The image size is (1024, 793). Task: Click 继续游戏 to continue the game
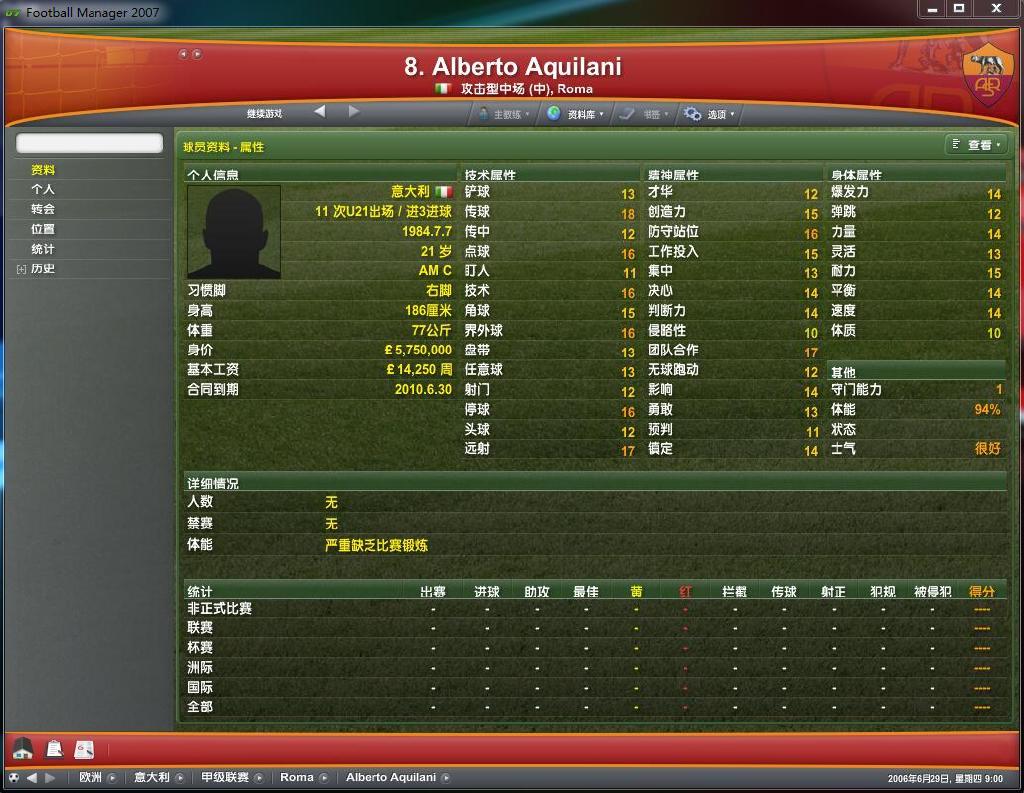(x=265, y=114)
